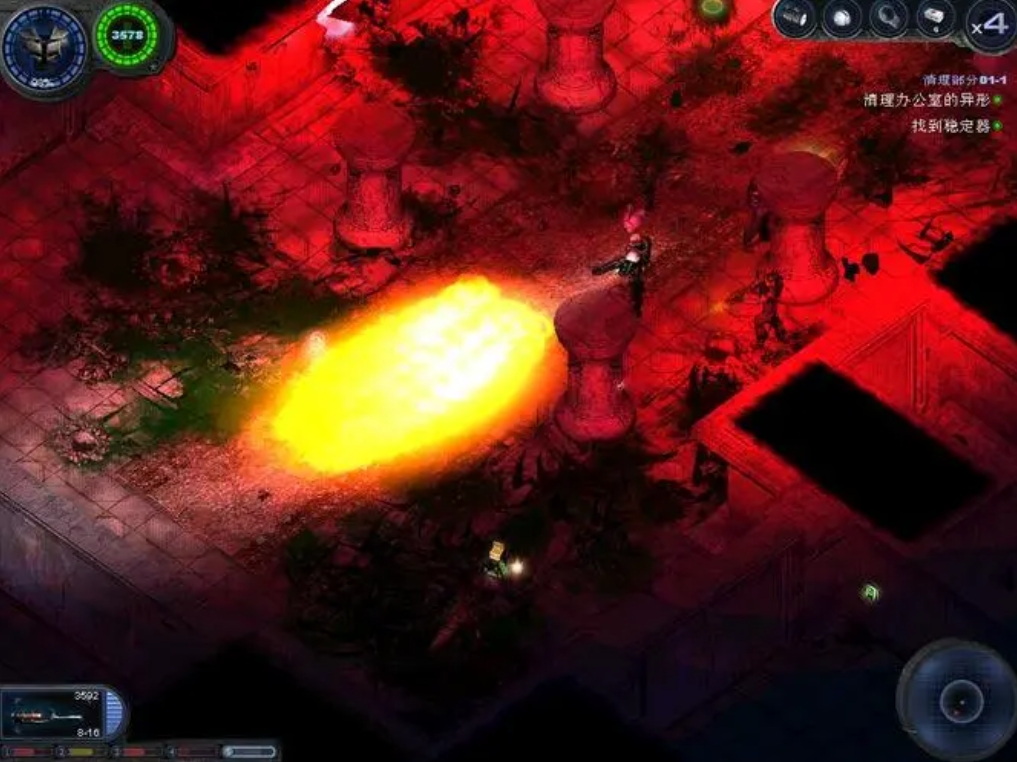Select the flashlight item icon
Viewport: 1017px width, 762px height.
point(796,19)
